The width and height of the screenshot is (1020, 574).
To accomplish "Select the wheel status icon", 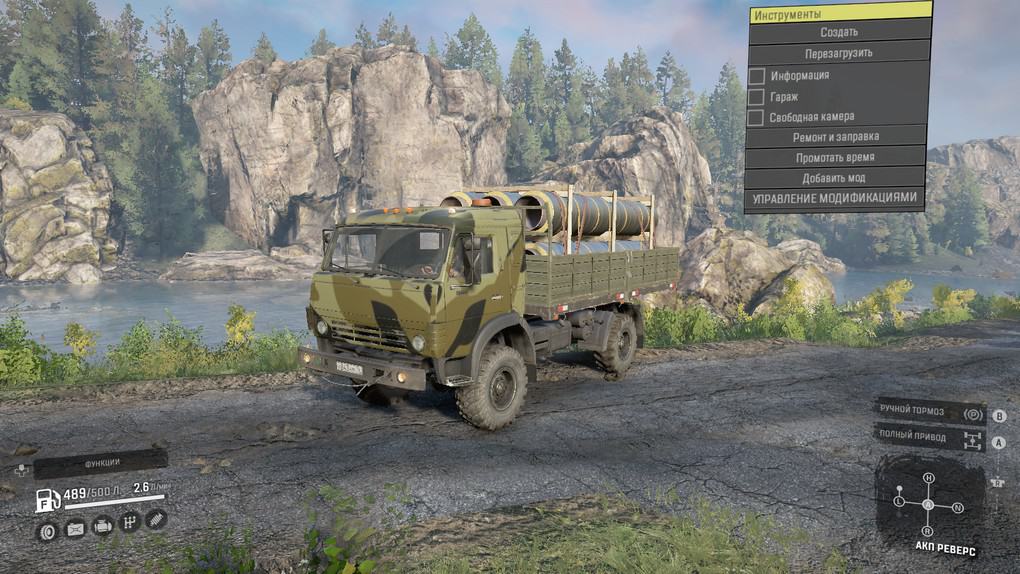I will pos(47,531).
